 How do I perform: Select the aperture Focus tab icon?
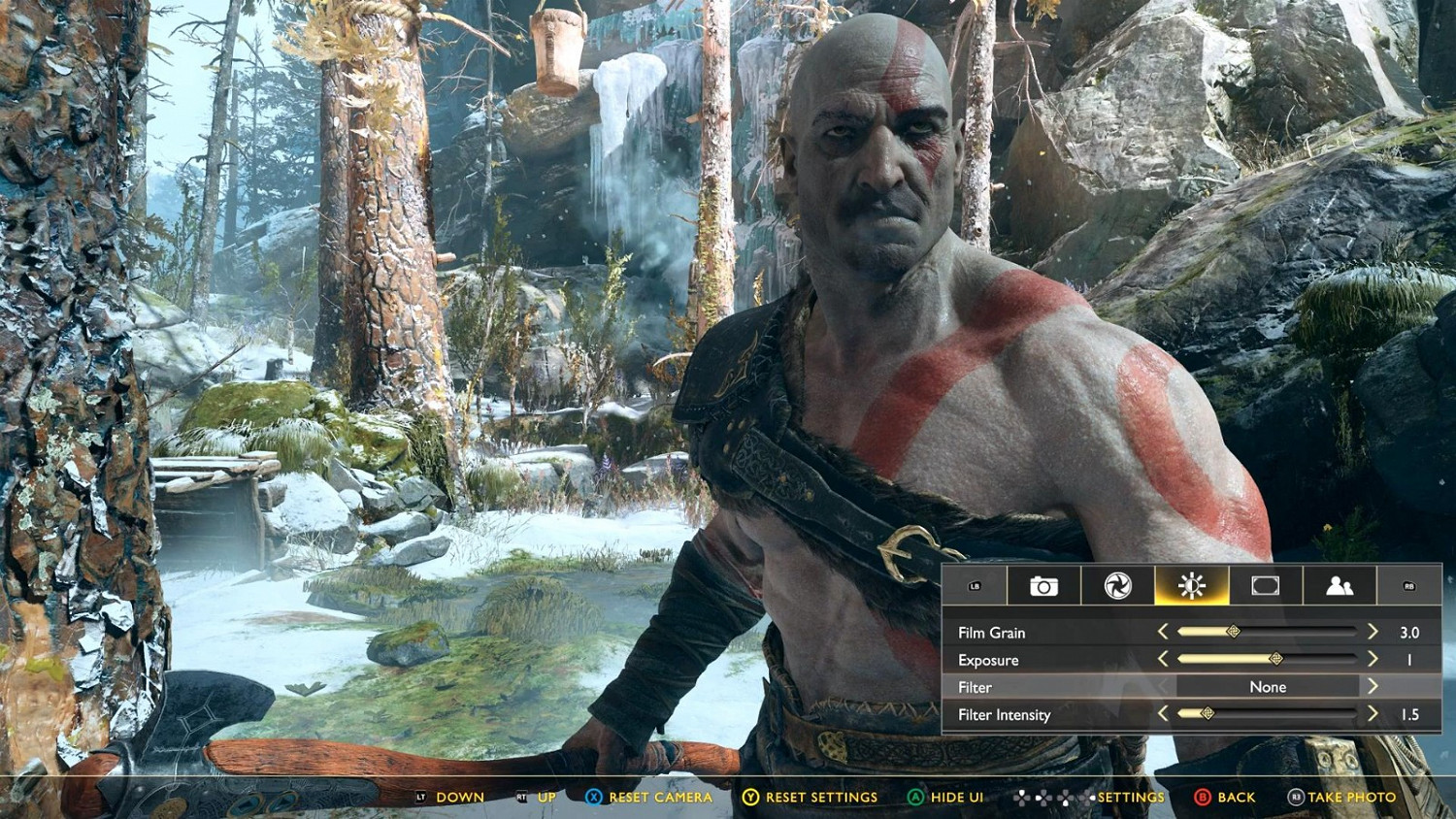(x=1116, y=585)
